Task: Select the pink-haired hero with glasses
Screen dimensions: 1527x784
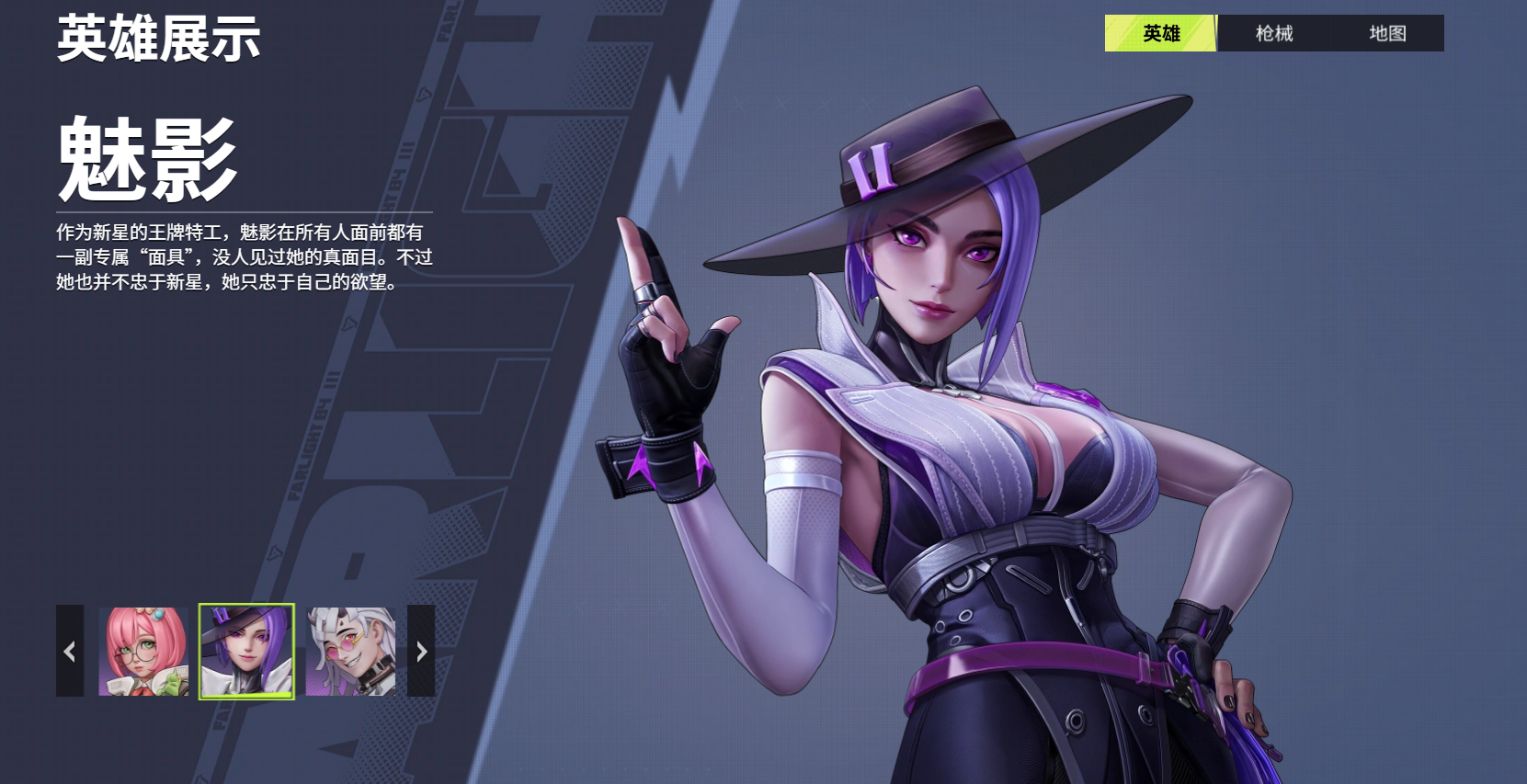Action: tap(143, 651)
